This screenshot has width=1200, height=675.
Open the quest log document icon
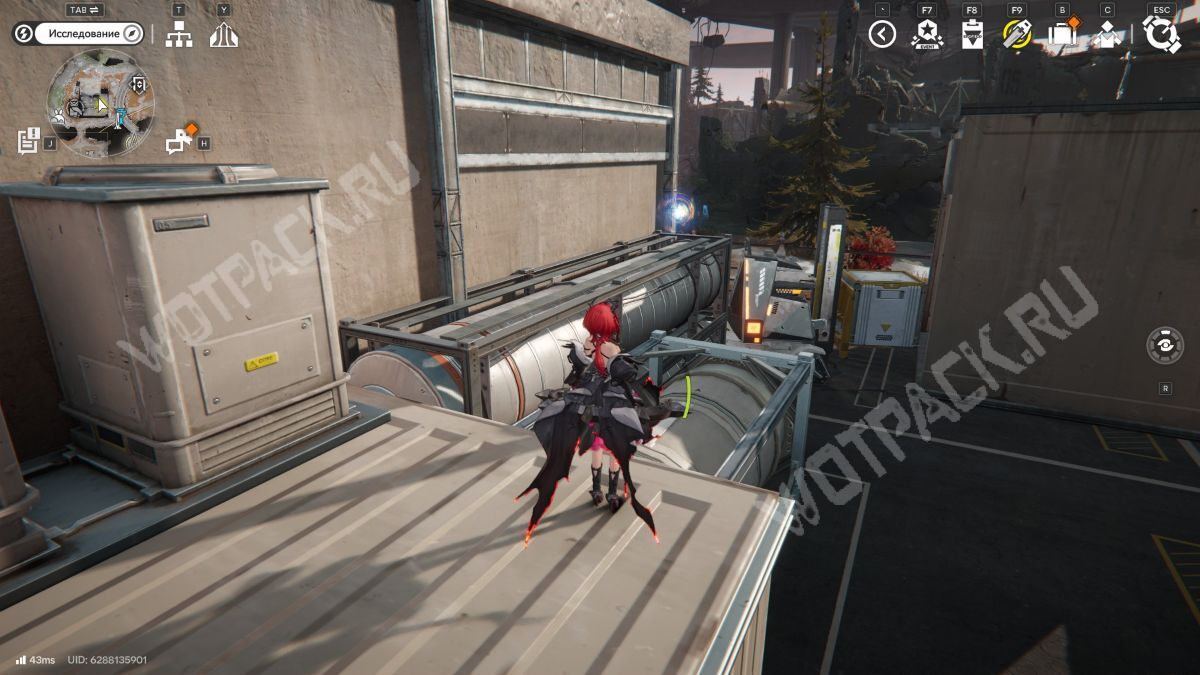(28, 141)
